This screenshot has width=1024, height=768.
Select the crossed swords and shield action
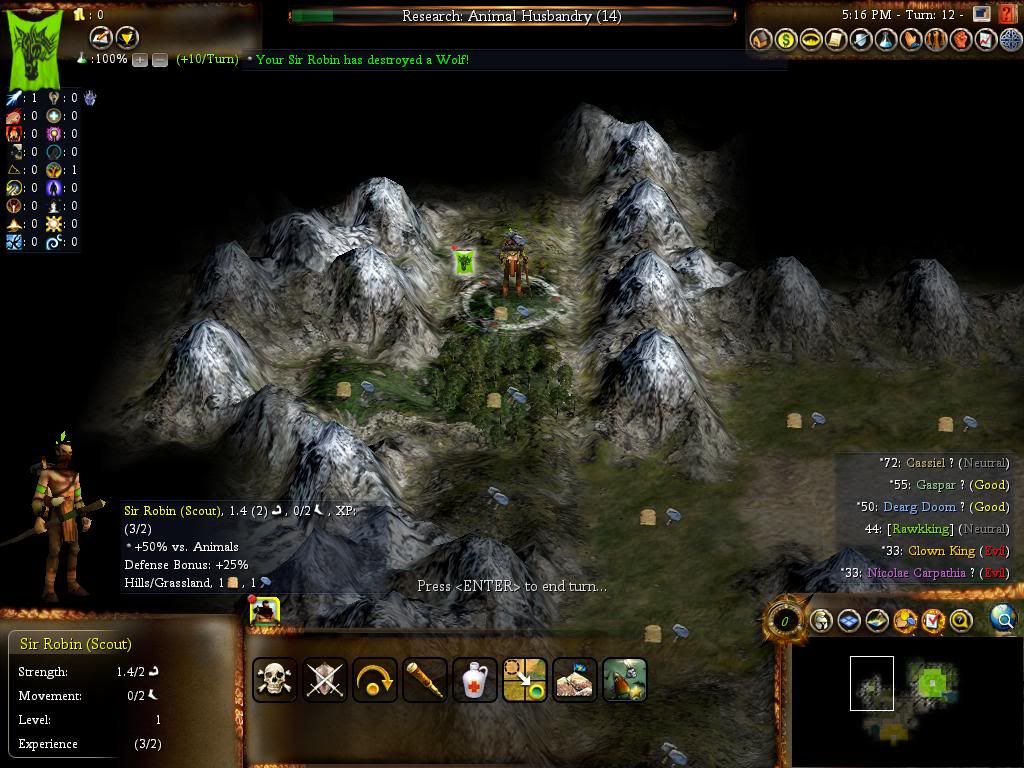tap(325, 680)
